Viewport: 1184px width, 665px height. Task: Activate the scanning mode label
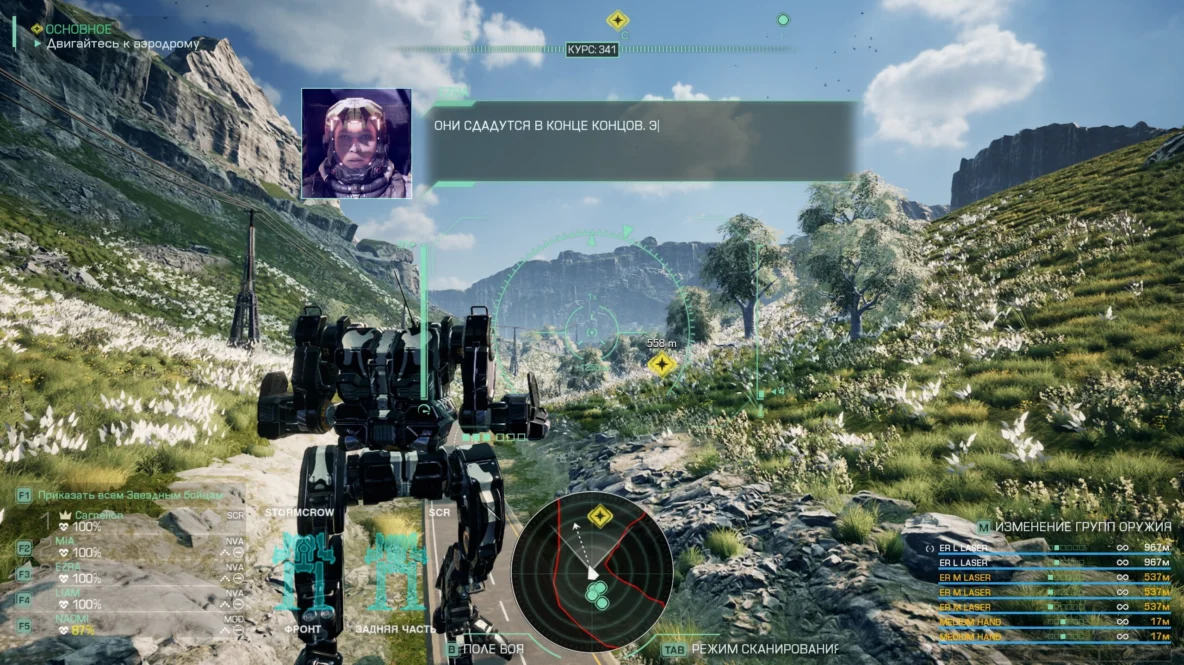(x=765, y=650)
